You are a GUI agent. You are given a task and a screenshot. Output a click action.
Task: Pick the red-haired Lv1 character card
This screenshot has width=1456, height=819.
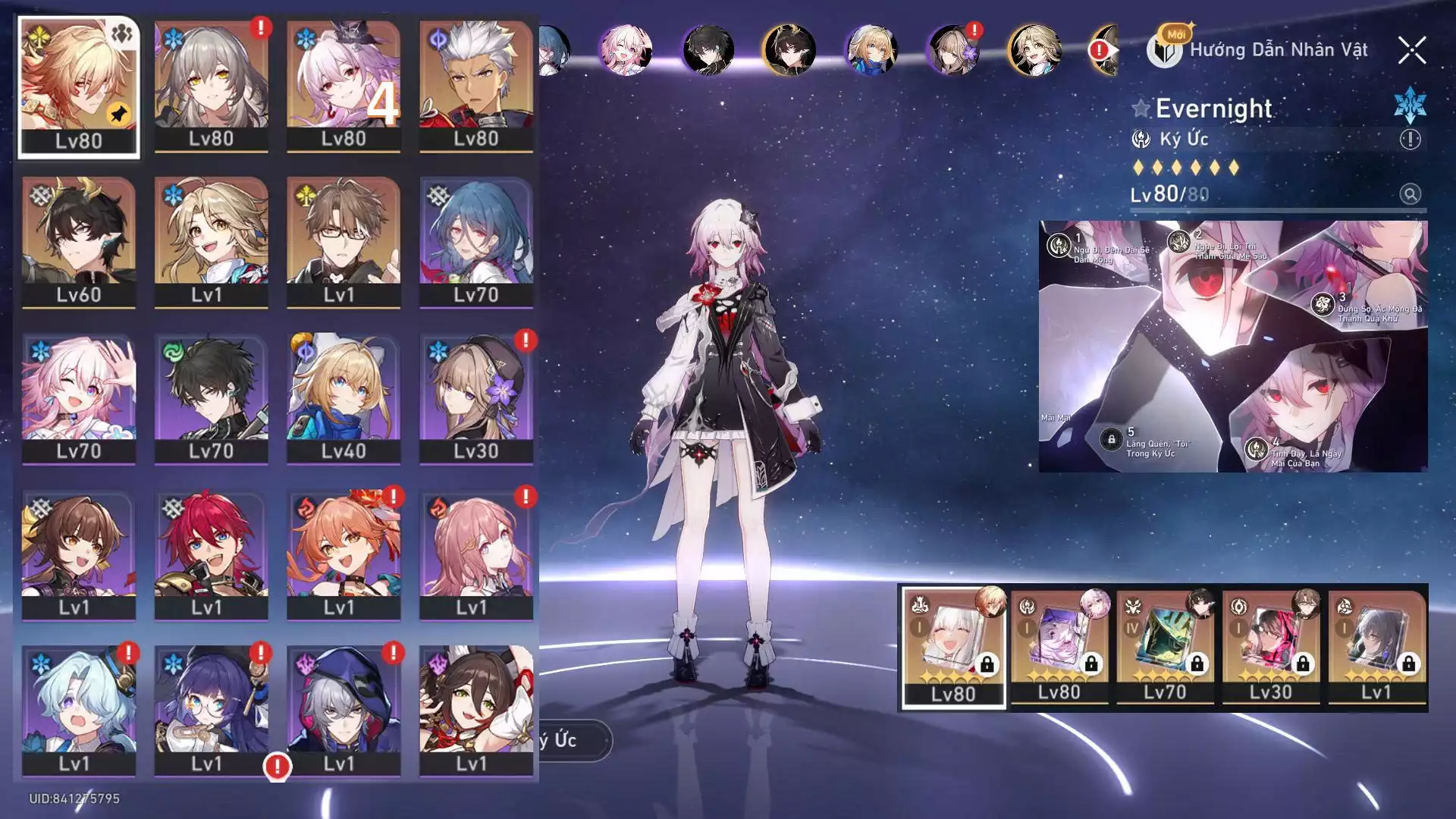point(212,554)
